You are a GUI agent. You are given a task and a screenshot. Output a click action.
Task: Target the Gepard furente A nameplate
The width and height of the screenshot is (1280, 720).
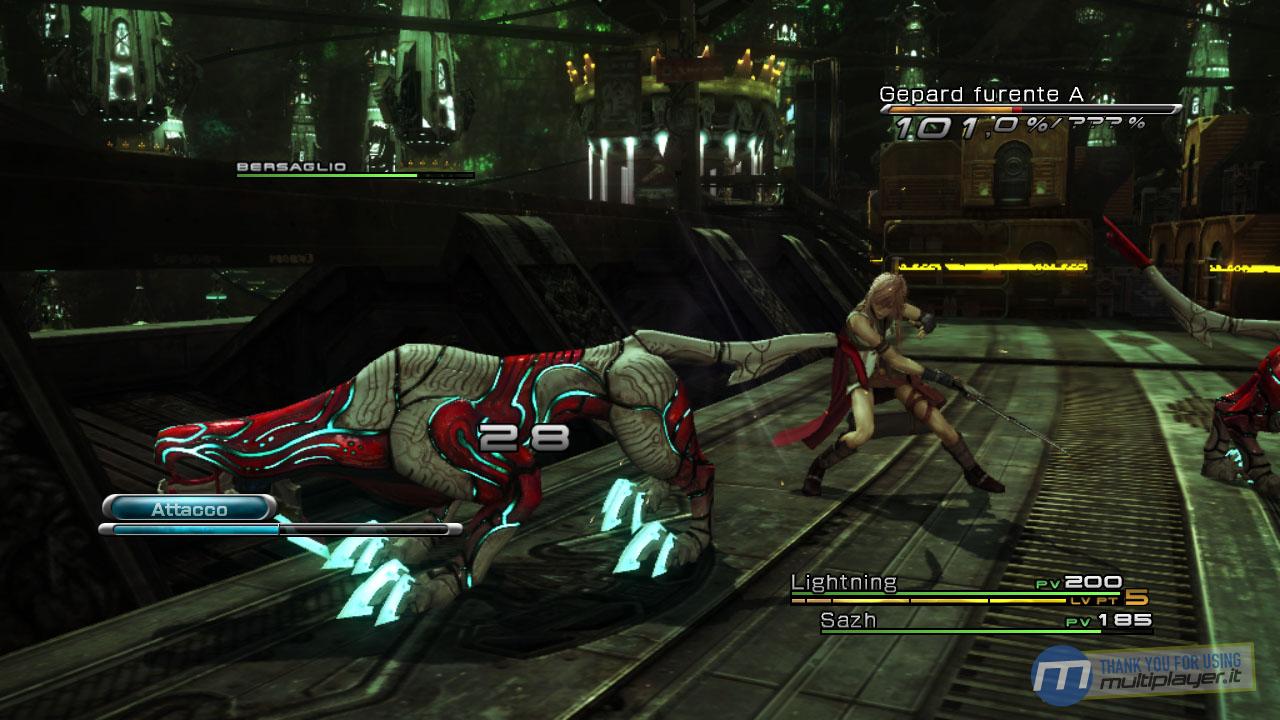tap(981, 95)
